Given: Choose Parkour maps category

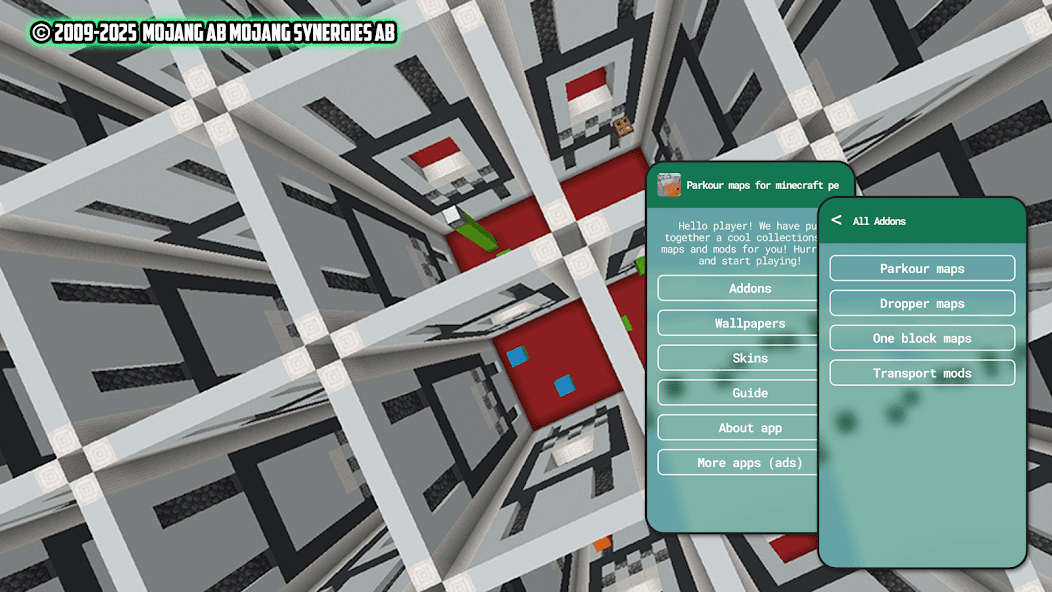Looking at the screenshot, I should [x=922, y=268].
